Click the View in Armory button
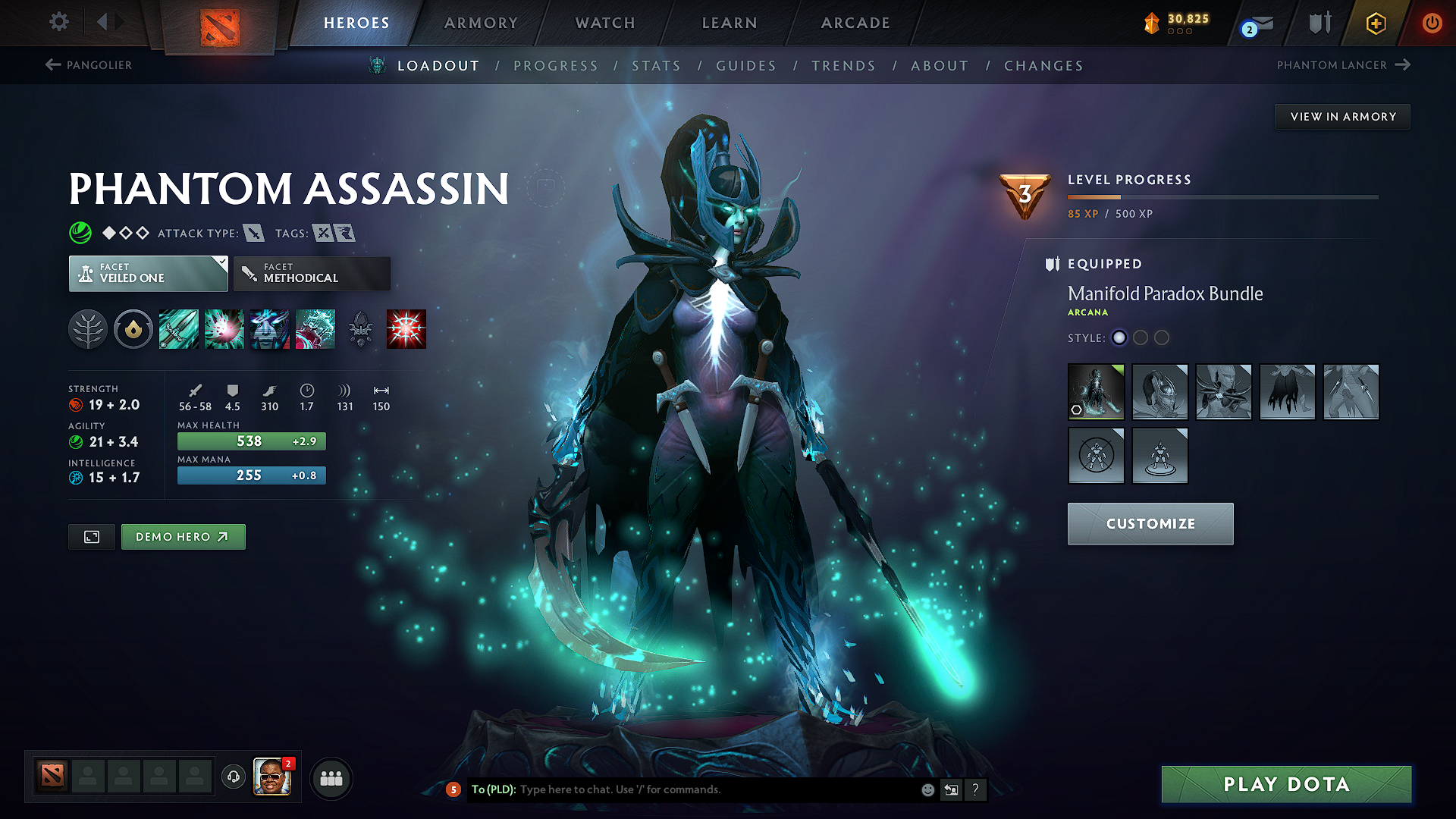The width and height of the screenshot is (1456, 819). click(1342, 116)
